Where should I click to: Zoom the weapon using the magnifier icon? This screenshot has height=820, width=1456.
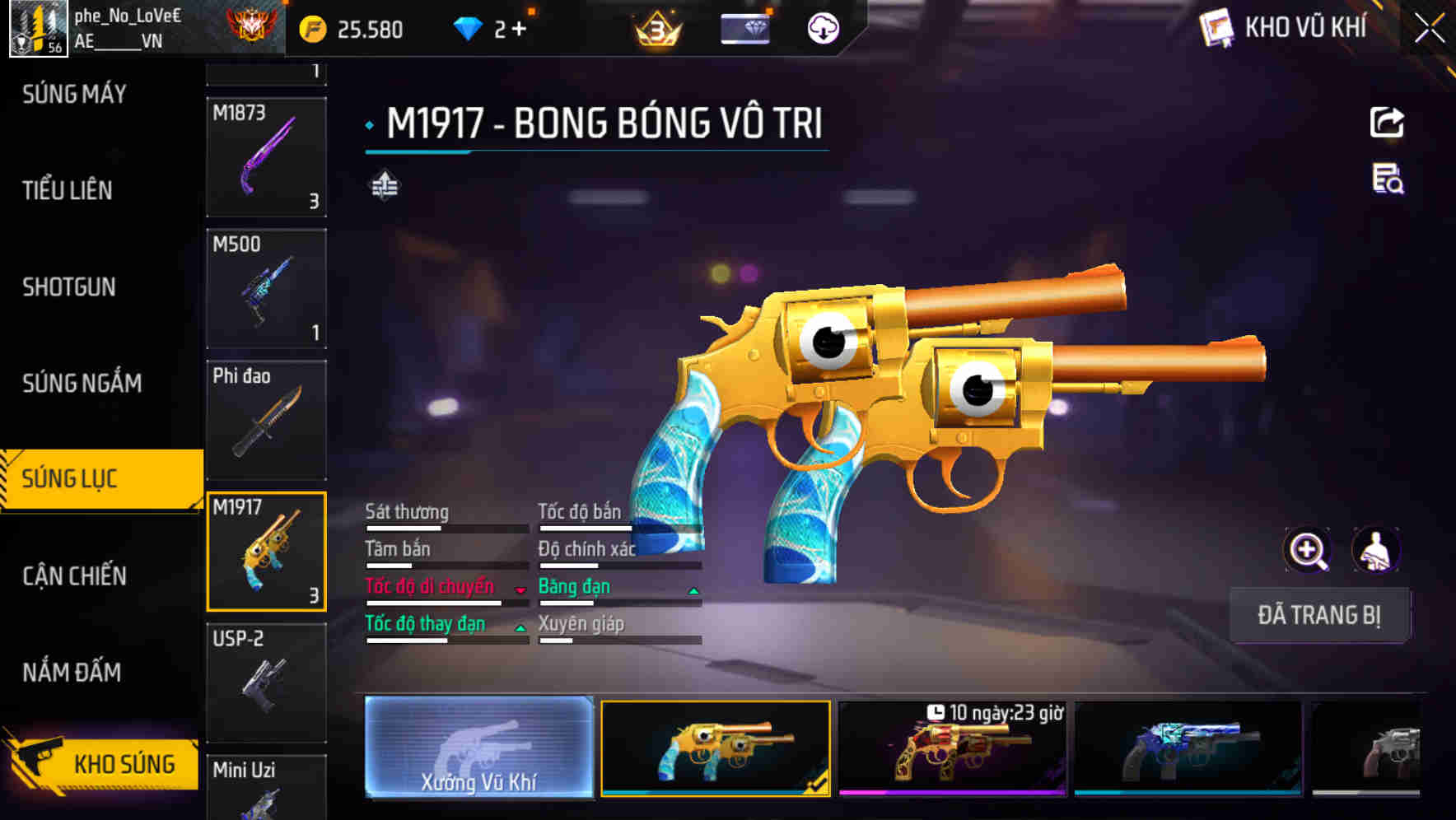point(1307,550)
